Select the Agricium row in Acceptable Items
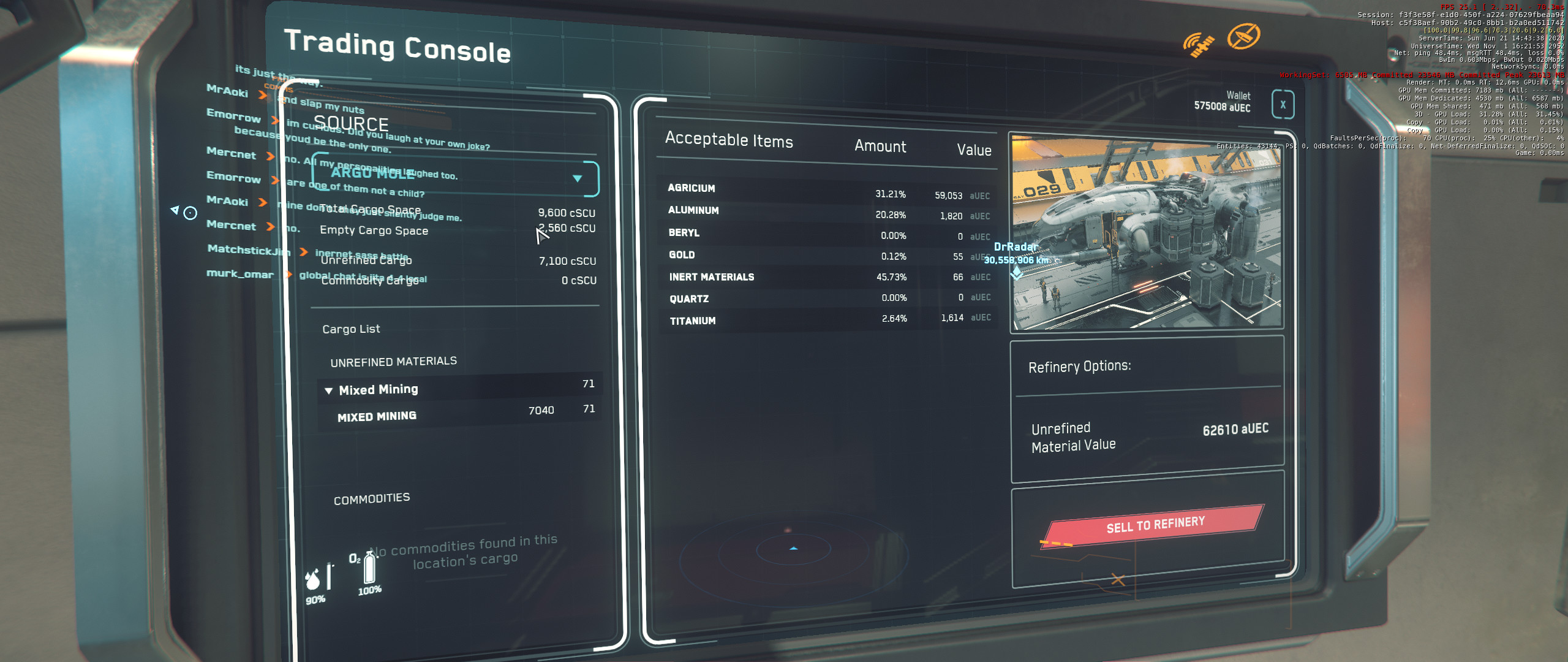1568x662 pixels. click(x=827, y=192)
